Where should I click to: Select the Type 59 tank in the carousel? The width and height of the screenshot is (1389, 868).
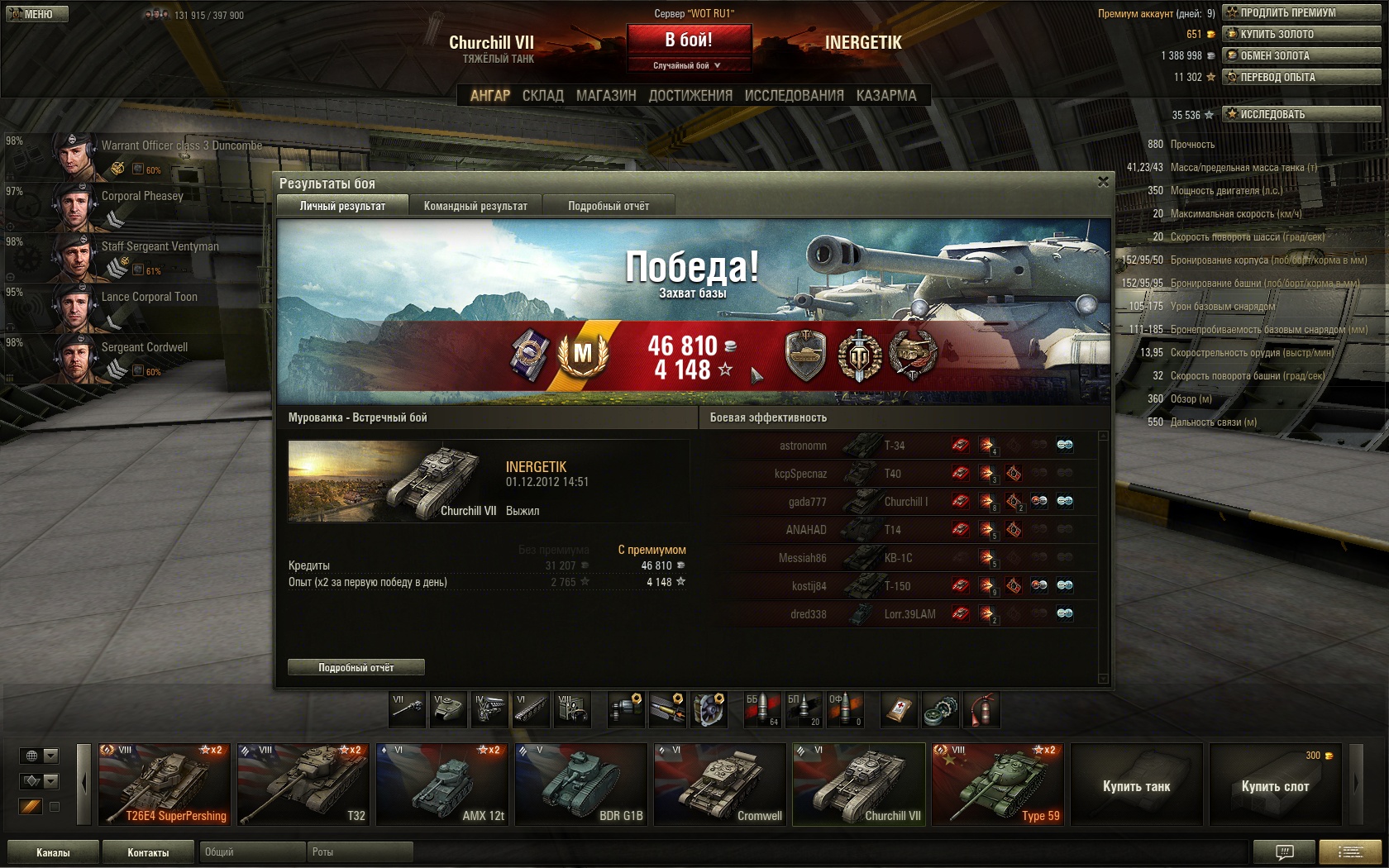click(998, 785)
